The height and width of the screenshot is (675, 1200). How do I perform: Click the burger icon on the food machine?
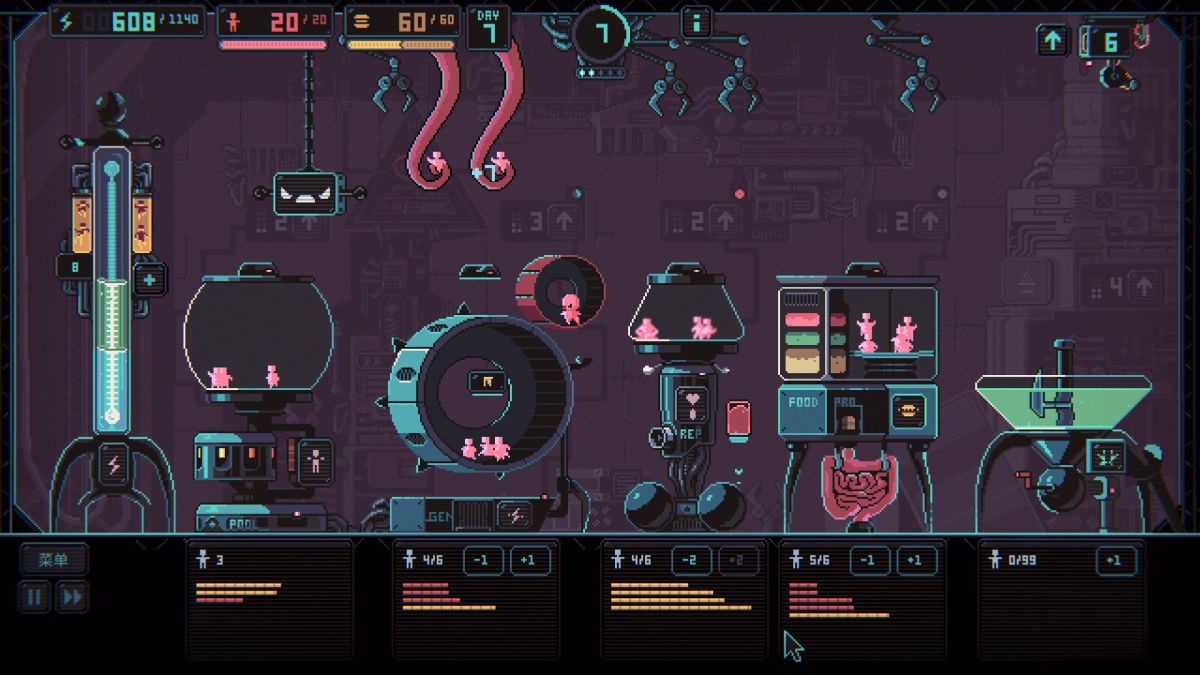[x=908, y=409]
